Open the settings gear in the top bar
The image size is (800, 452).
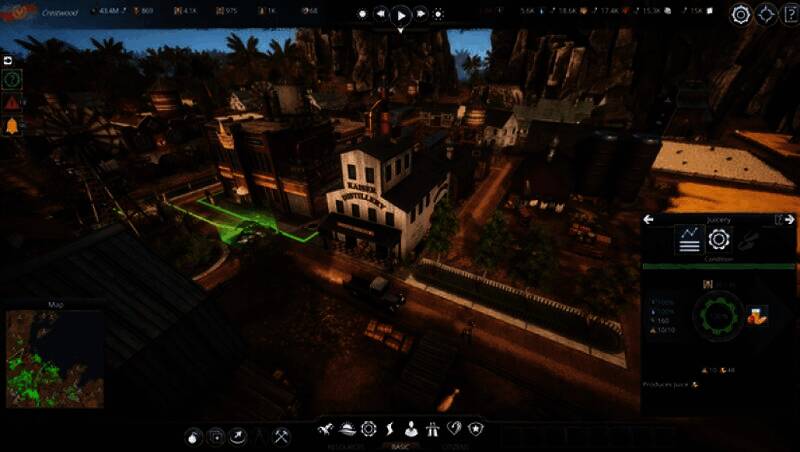click(x=741, y=15)
